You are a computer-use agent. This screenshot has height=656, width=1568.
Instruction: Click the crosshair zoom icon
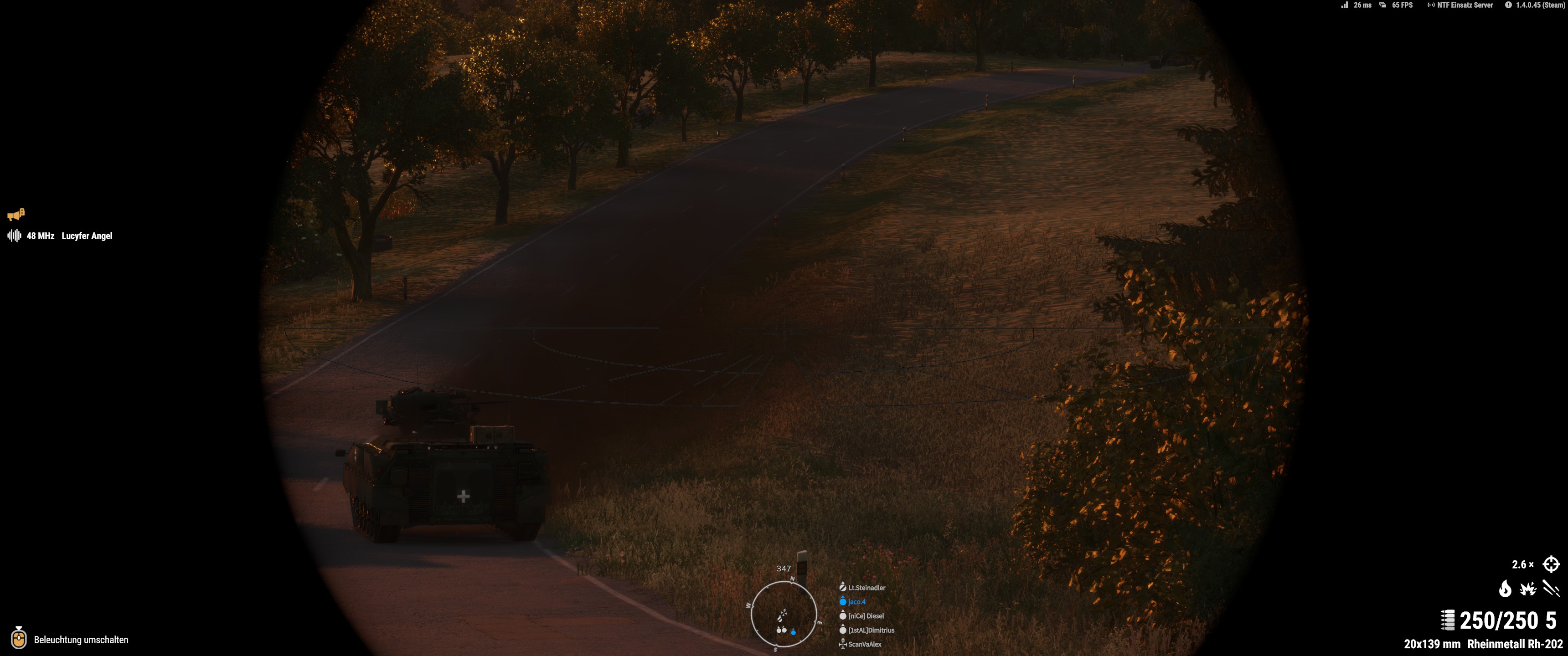point(1550,564)
